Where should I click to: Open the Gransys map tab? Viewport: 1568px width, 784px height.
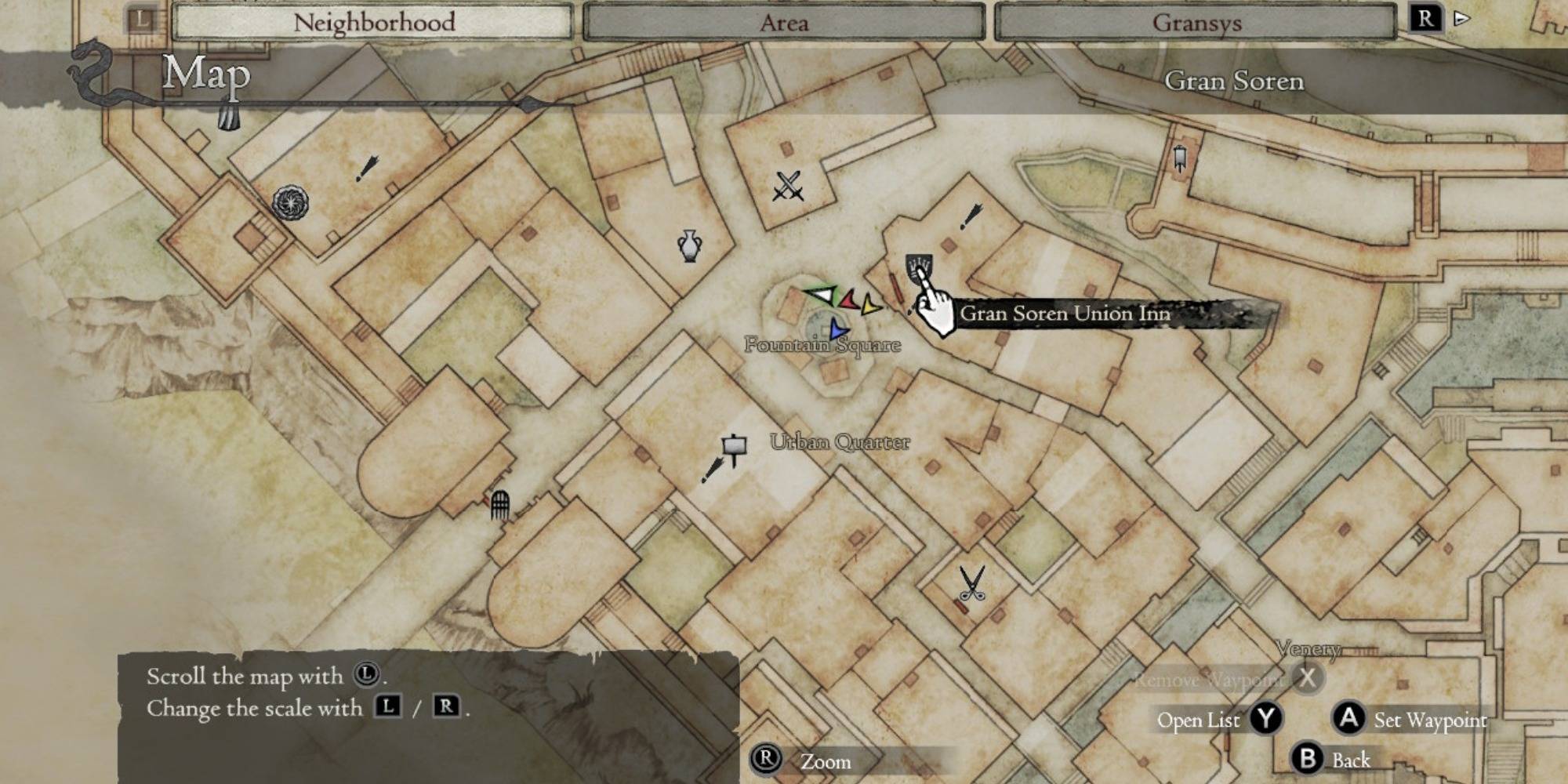pos(1196,22)
